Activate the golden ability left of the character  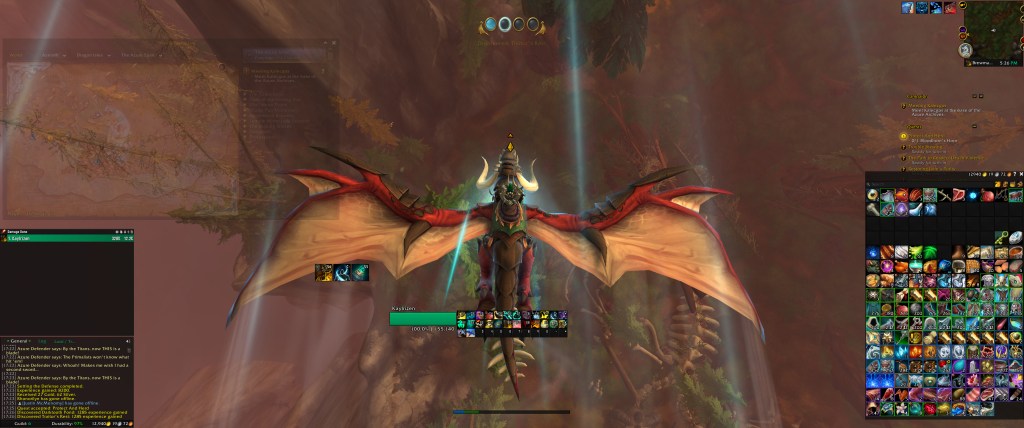324,272
